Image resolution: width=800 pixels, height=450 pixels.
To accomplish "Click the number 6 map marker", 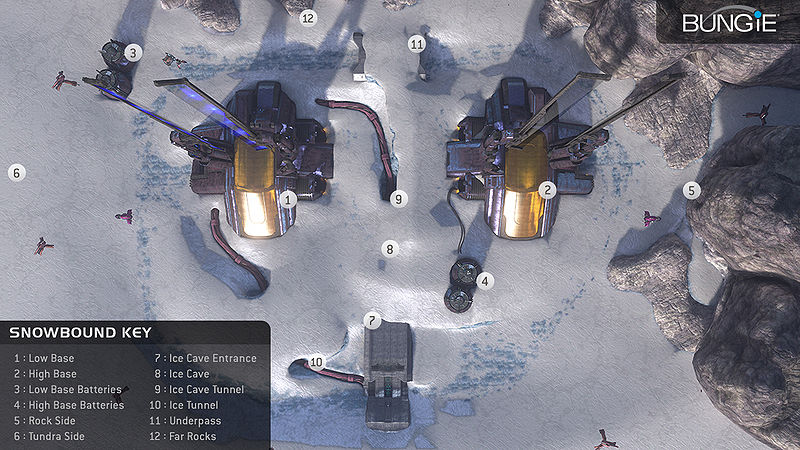I will point(16,172).
